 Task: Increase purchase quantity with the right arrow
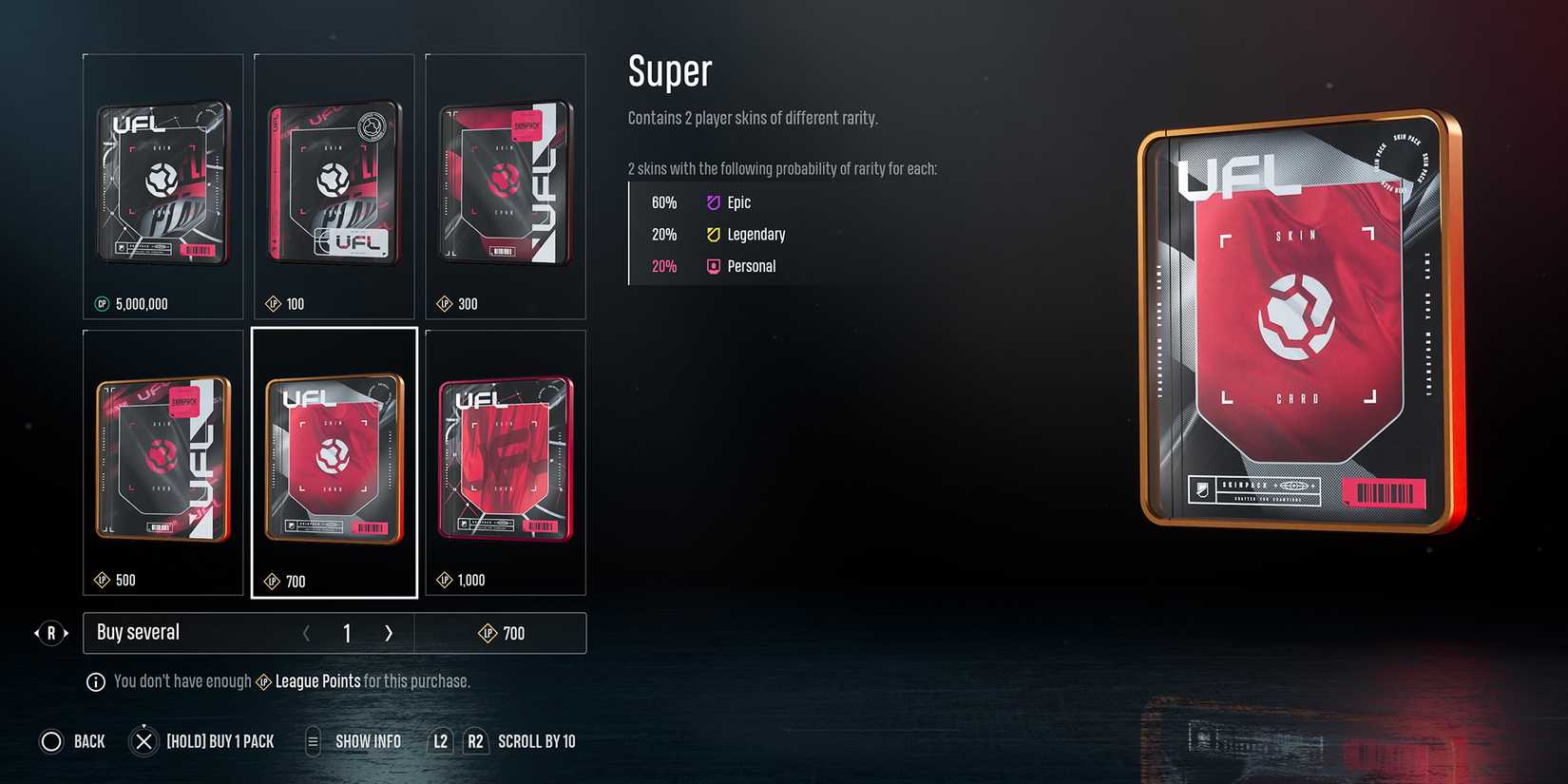point(389,633)
